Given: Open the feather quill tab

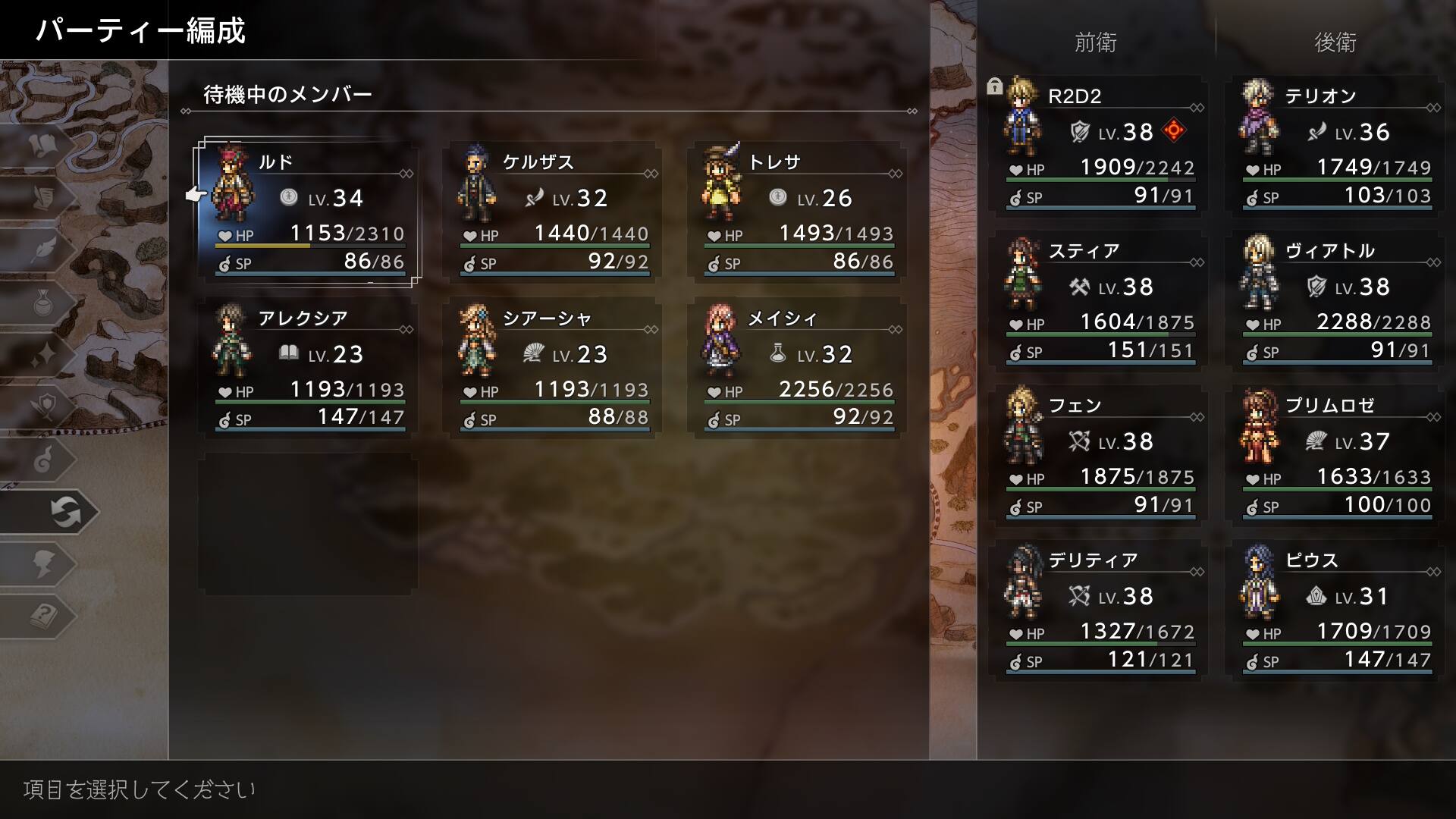Looking at the screenshot, I should pos(44,250).
